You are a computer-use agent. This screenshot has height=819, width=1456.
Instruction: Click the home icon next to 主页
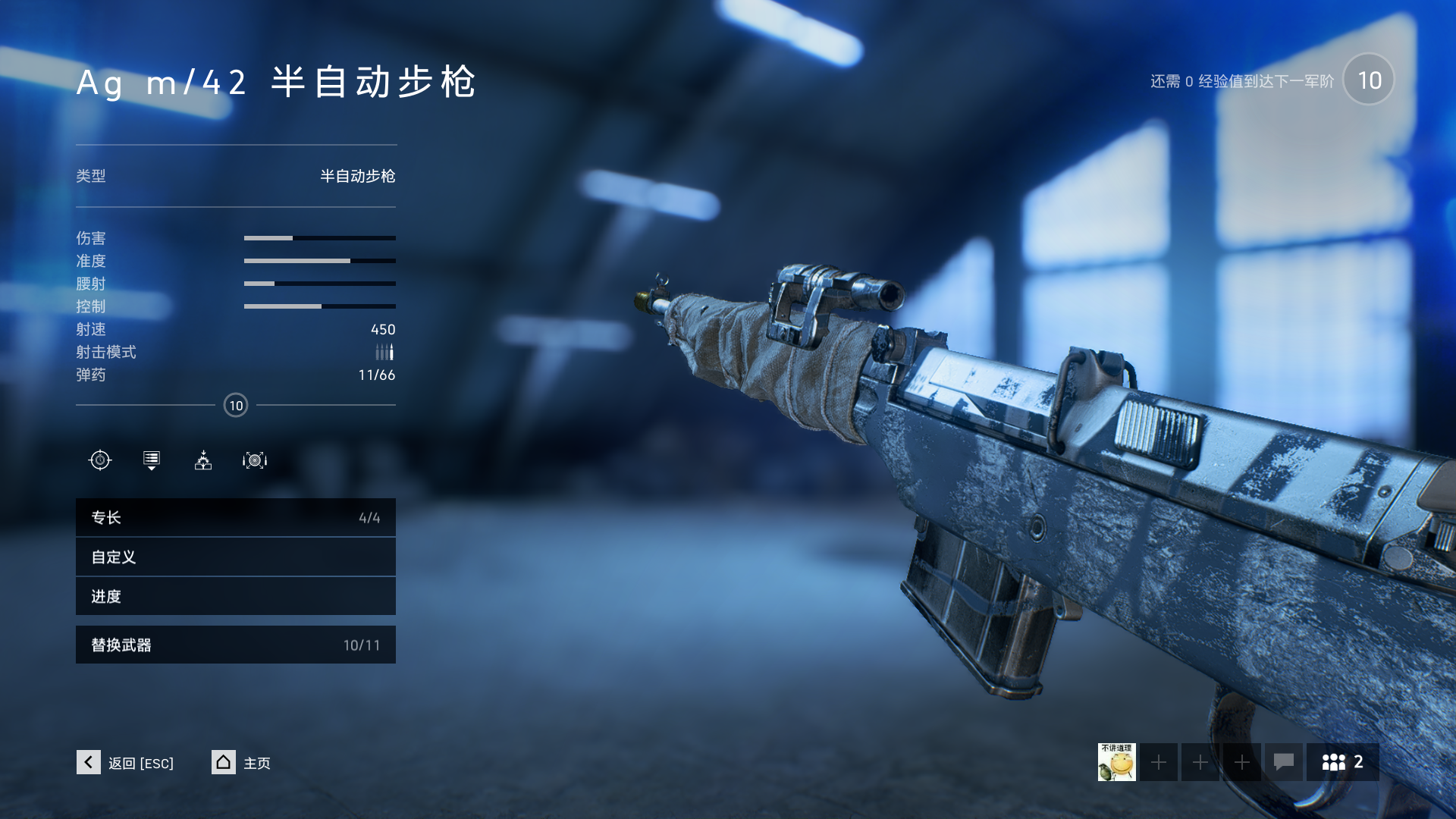click(223, 762)
